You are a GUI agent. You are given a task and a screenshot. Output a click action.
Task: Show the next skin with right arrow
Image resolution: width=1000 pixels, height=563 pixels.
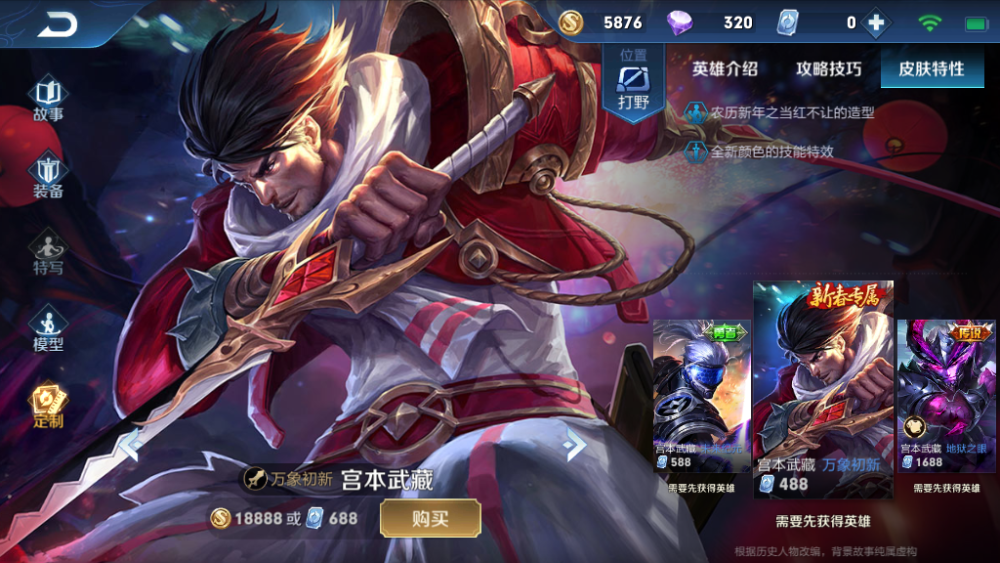574,443
